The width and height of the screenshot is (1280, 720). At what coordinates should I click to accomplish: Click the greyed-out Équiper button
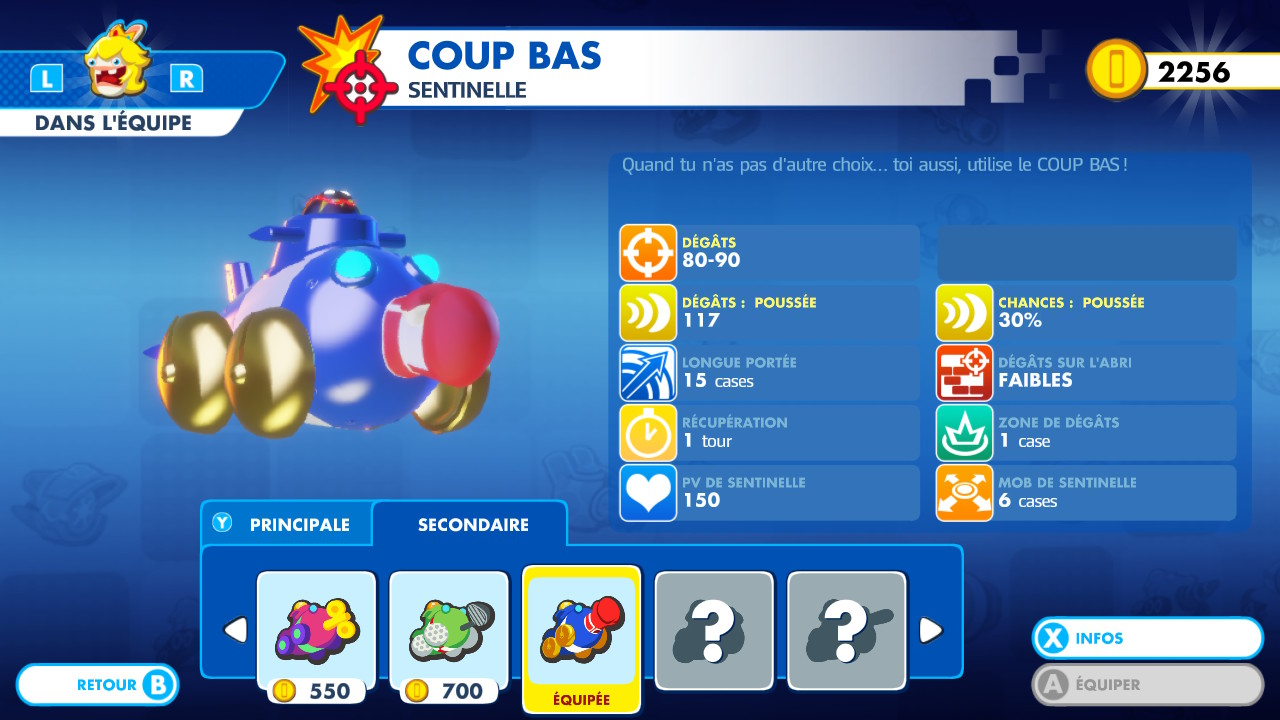click(1147, 685)
